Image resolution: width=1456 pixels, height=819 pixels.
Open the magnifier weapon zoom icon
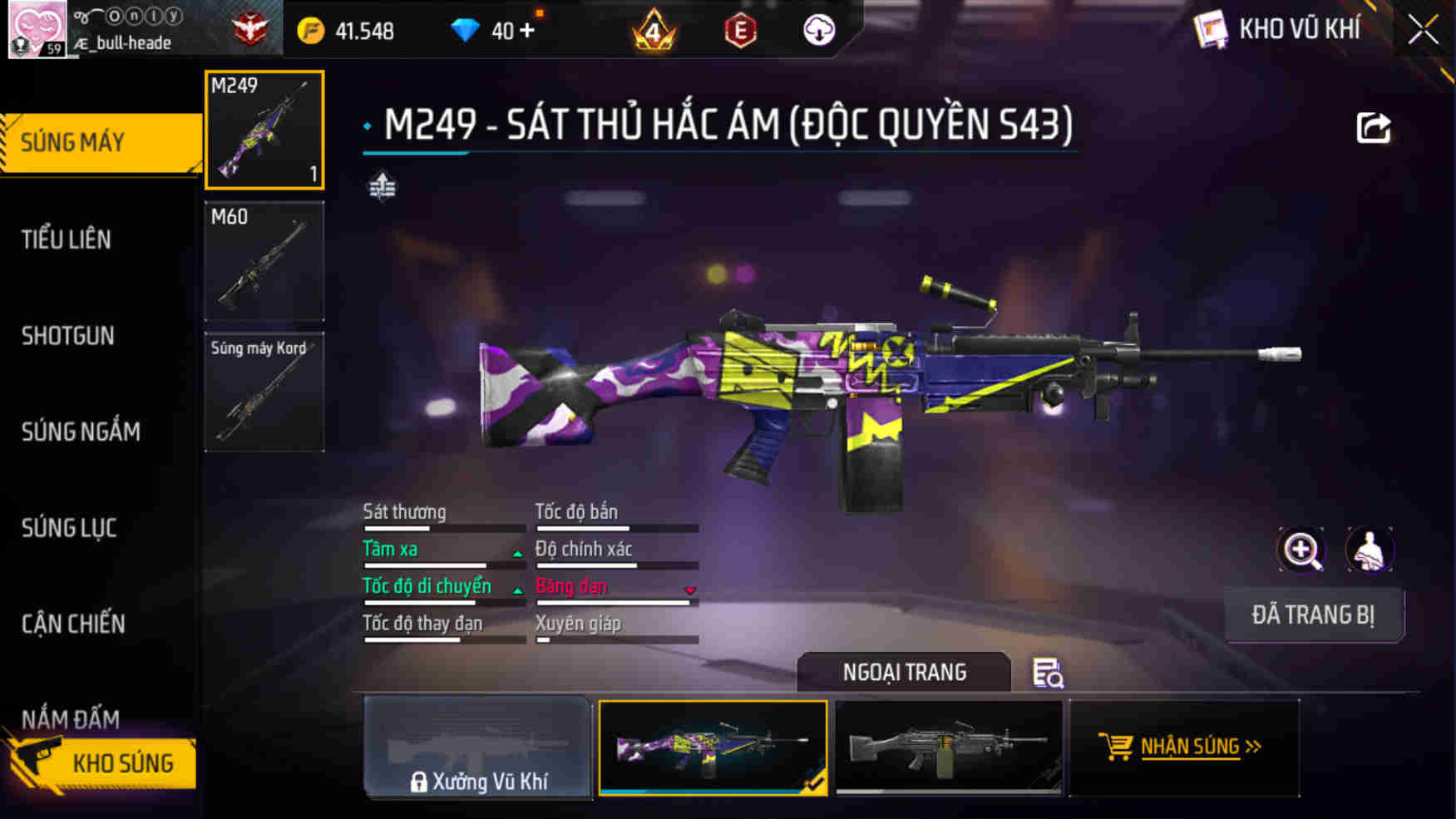coord(1302,550)
